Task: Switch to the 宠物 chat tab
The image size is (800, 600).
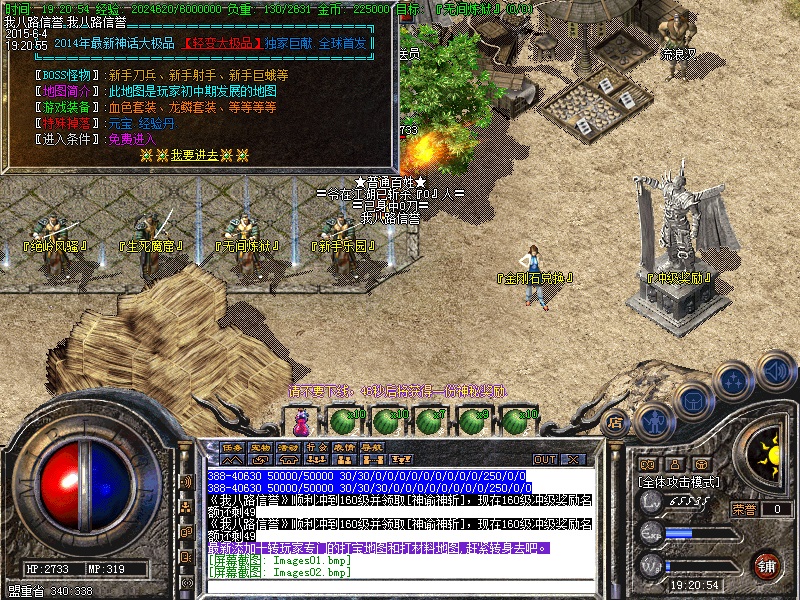Action: tap(261, 446)
